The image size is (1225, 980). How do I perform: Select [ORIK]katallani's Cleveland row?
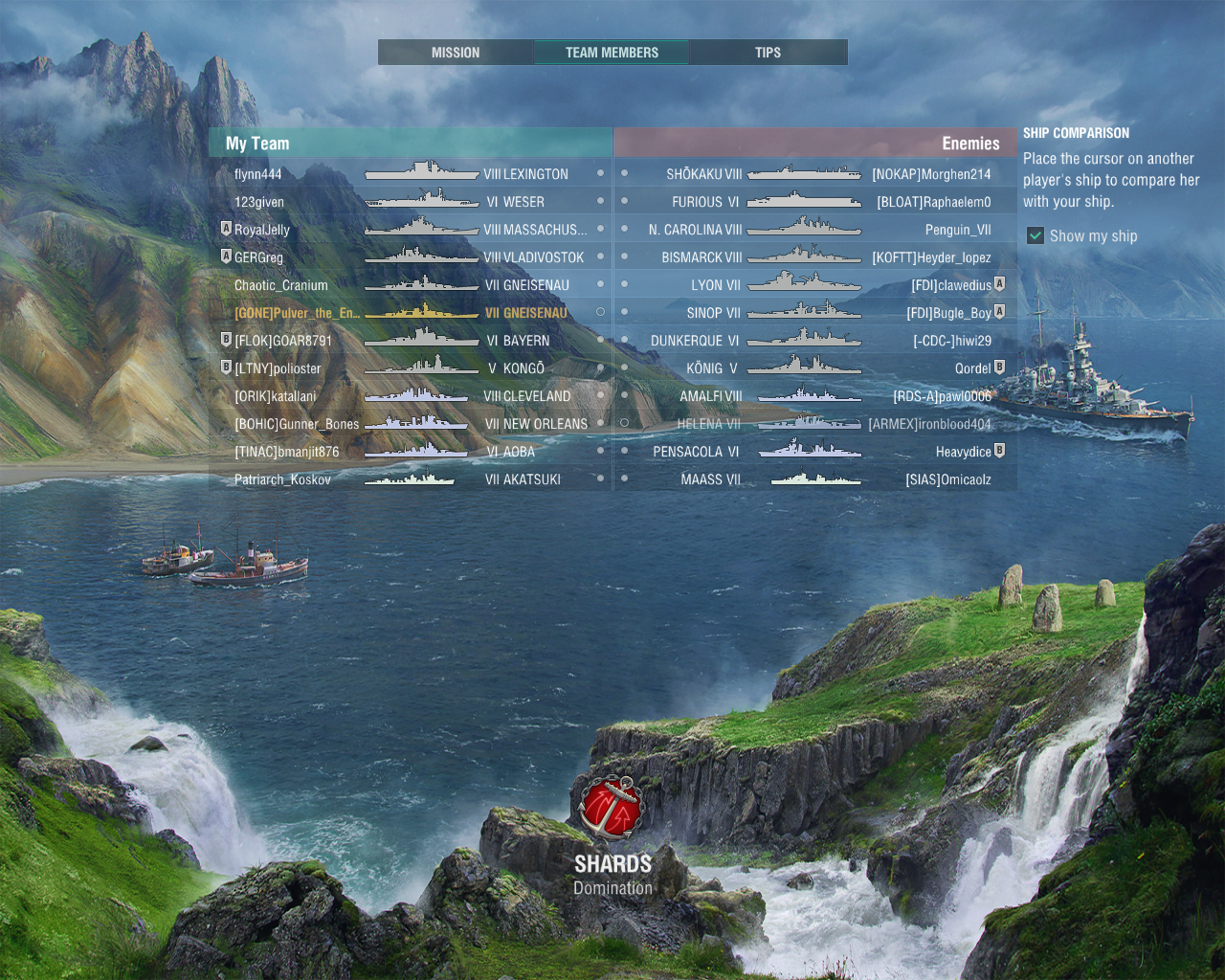[x=412, y=396]
